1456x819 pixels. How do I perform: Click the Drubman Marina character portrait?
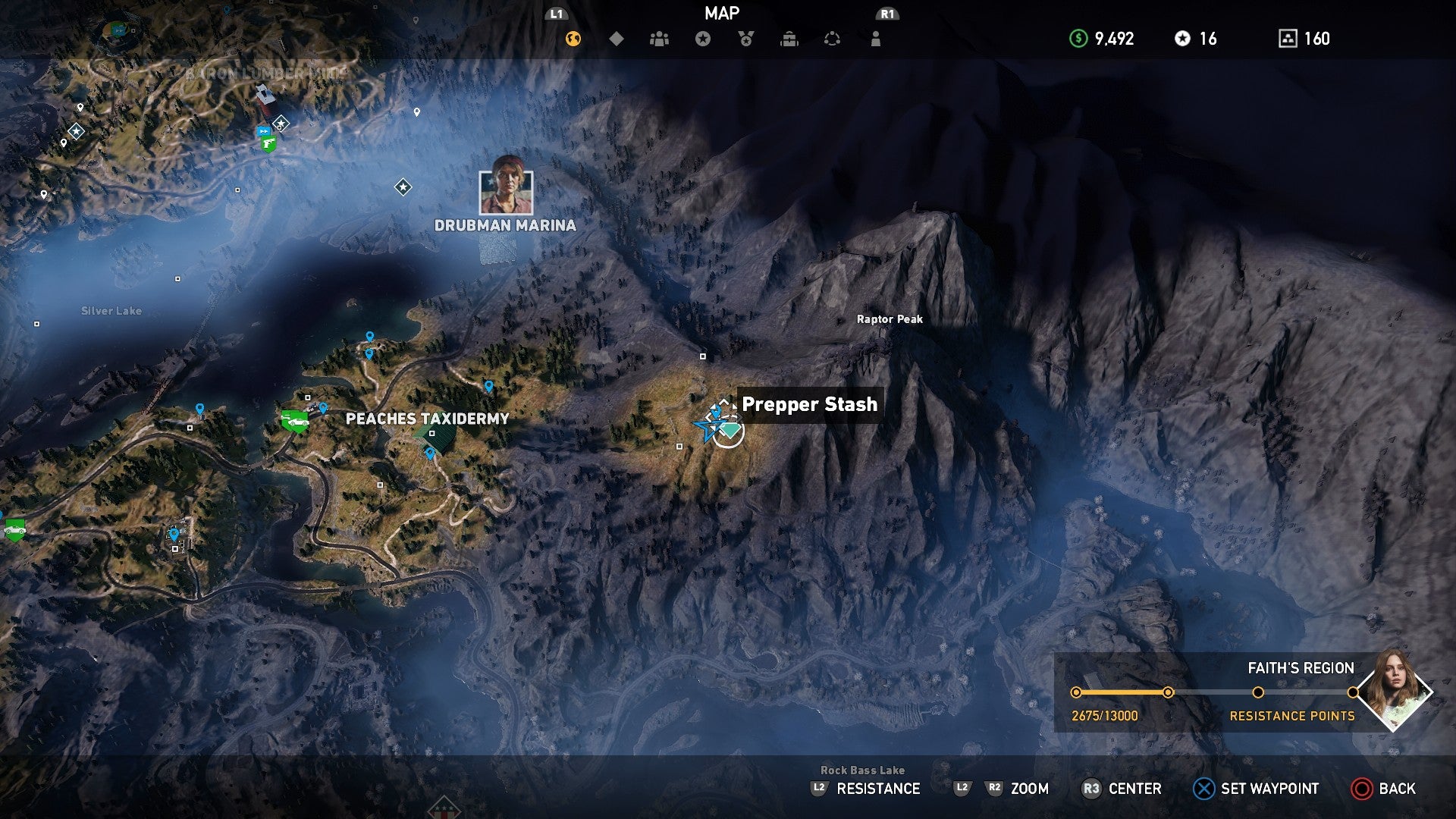[505, 192]
